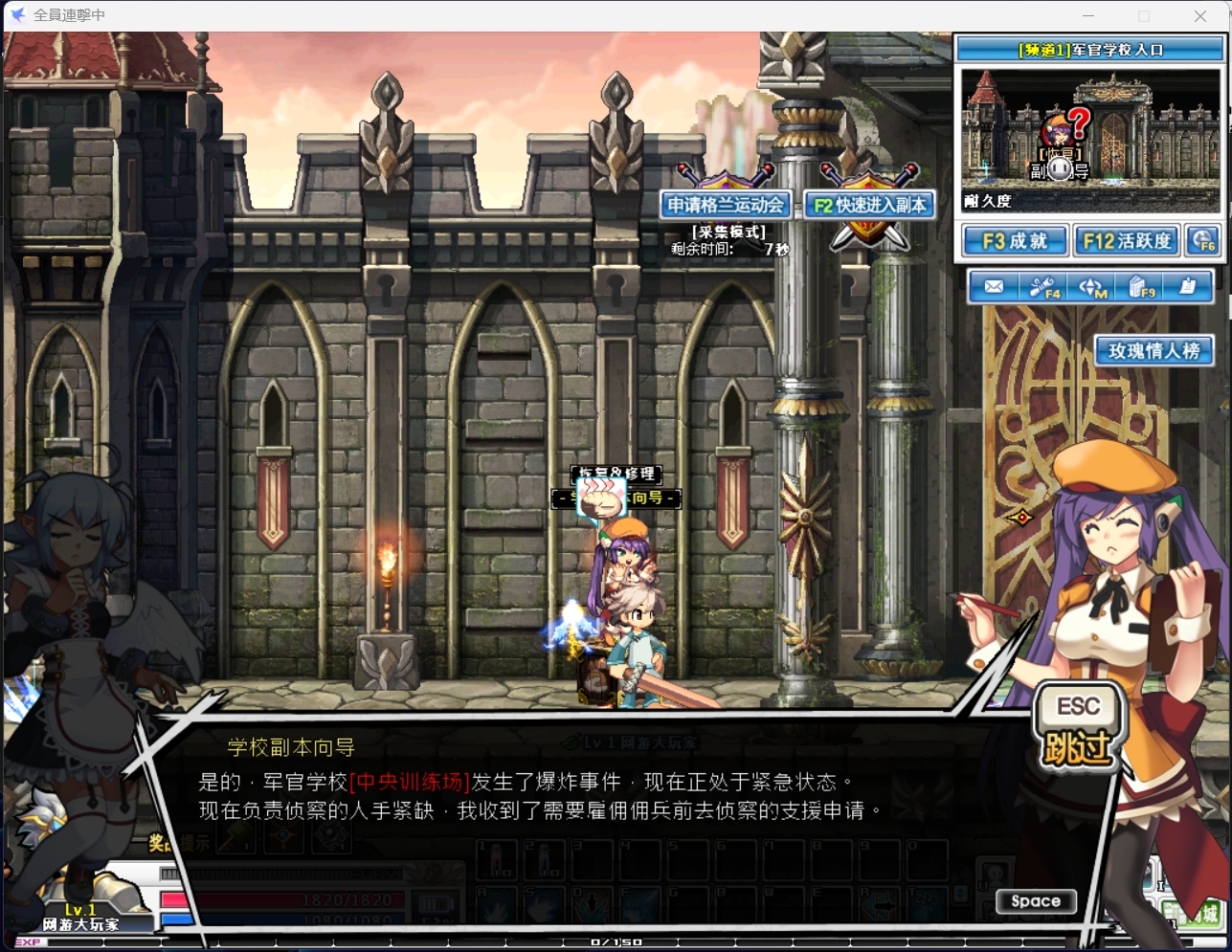Open the book F9 icon
Viewport: 1232px width, 952px height.
(1141, 287)
